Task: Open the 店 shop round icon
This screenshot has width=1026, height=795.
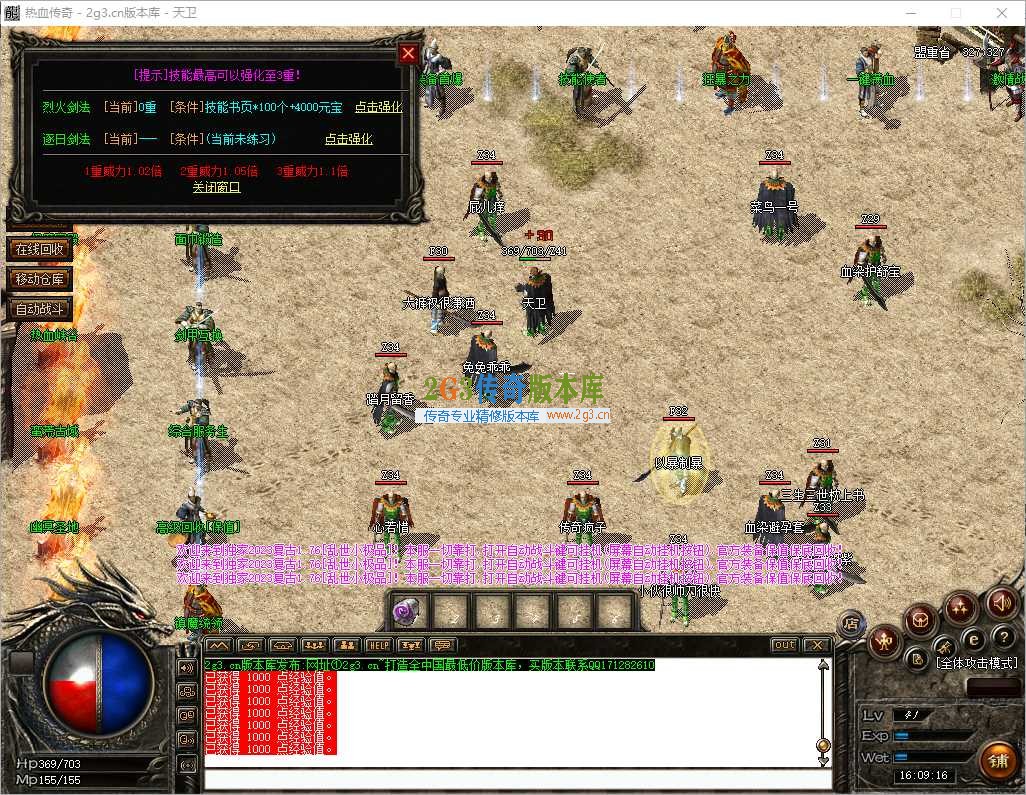Action: tap(851, 624)
